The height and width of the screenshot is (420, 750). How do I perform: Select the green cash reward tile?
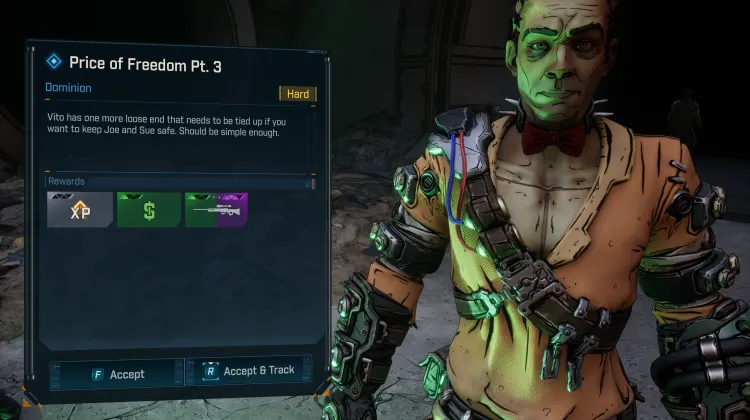tap(149, 210)
